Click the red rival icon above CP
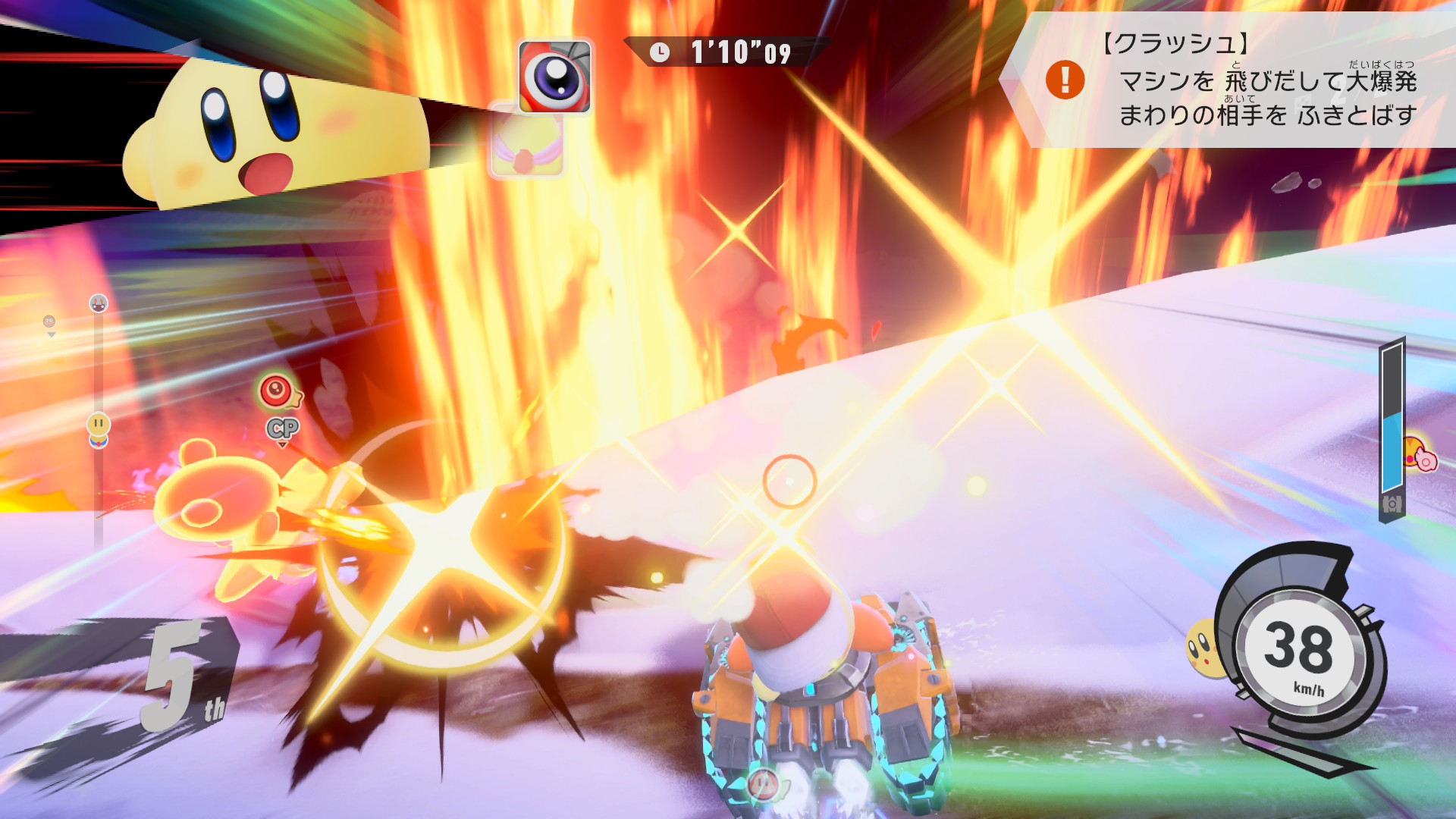 (x=277, y=391)
